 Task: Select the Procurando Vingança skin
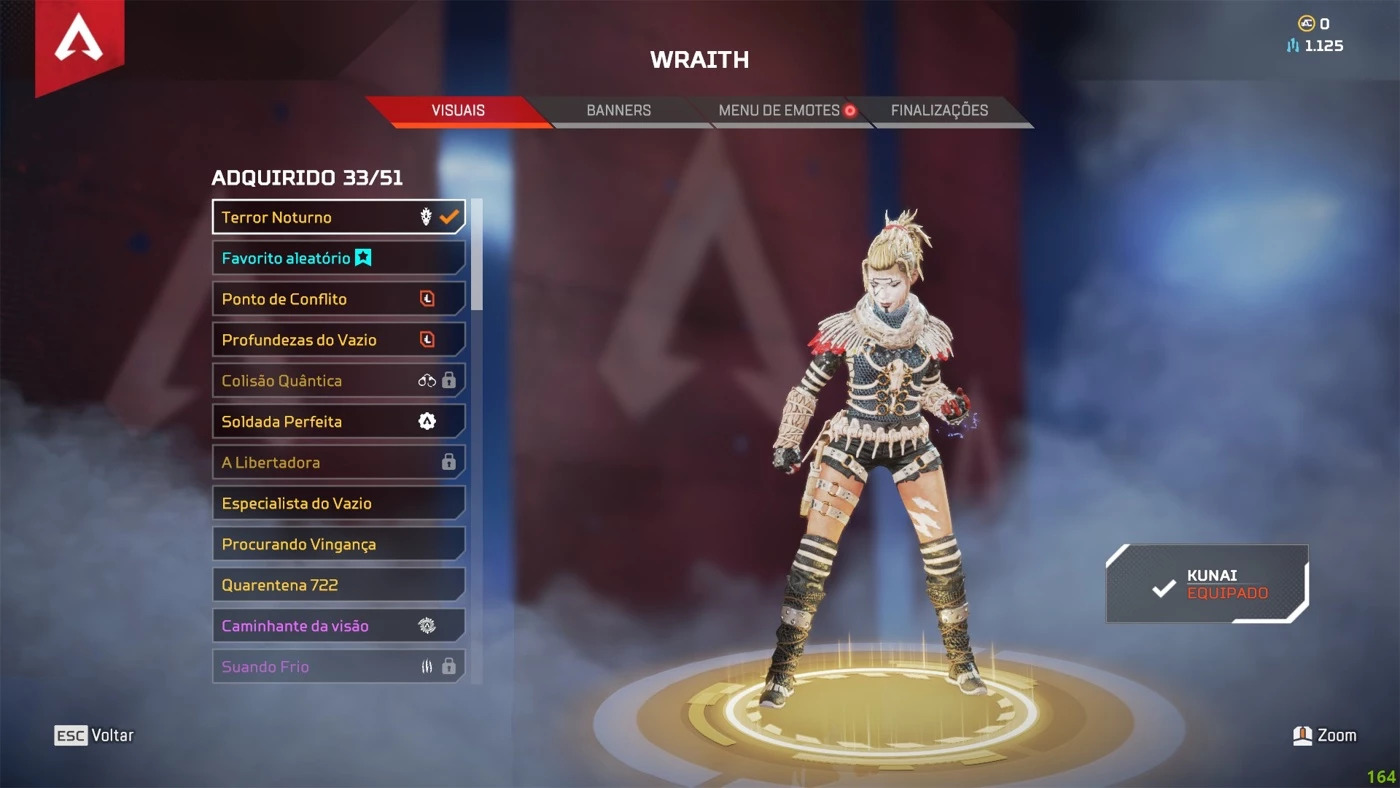coord(338,544)
